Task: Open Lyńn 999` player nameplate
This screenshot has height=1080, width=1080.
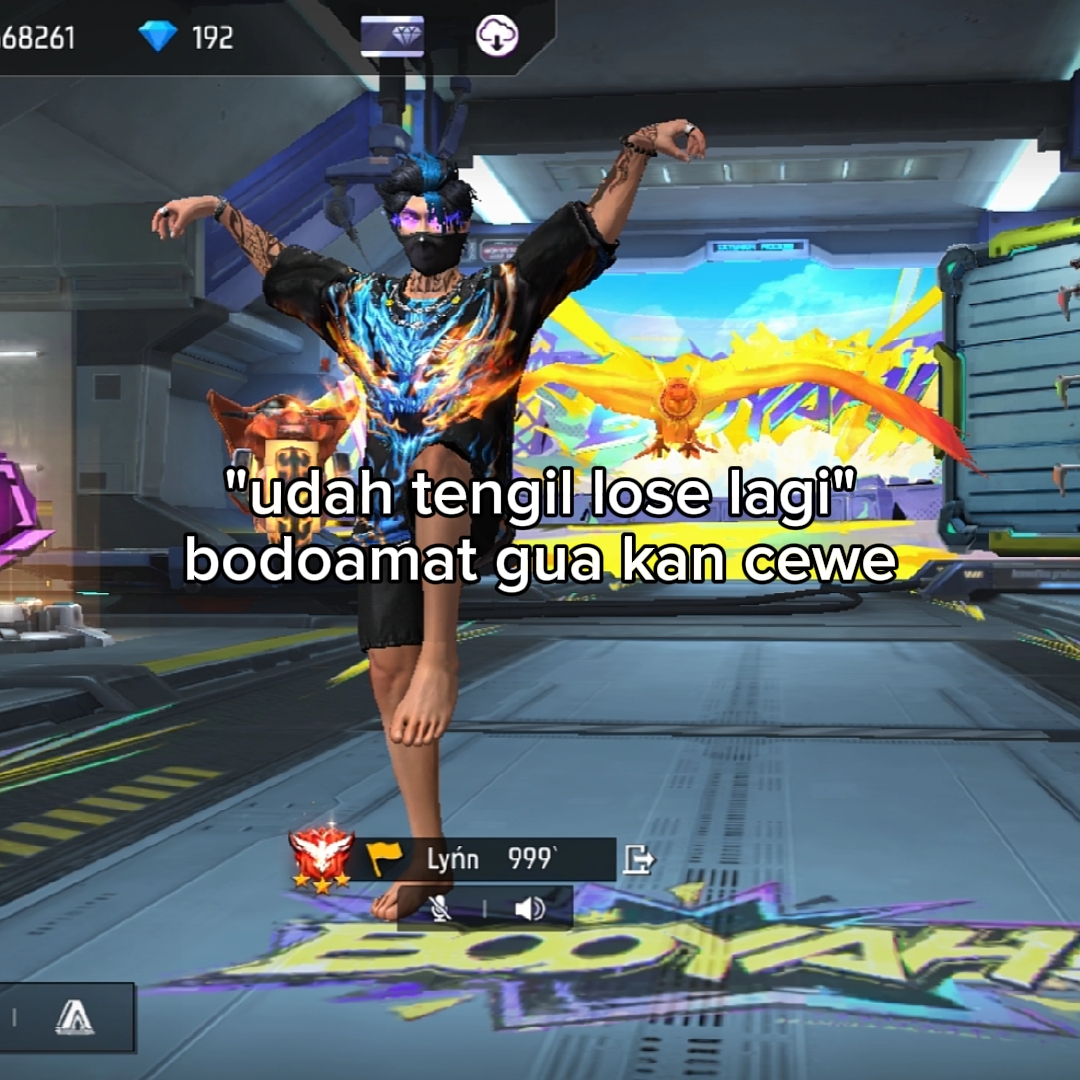Action: [x=490, y=859]
